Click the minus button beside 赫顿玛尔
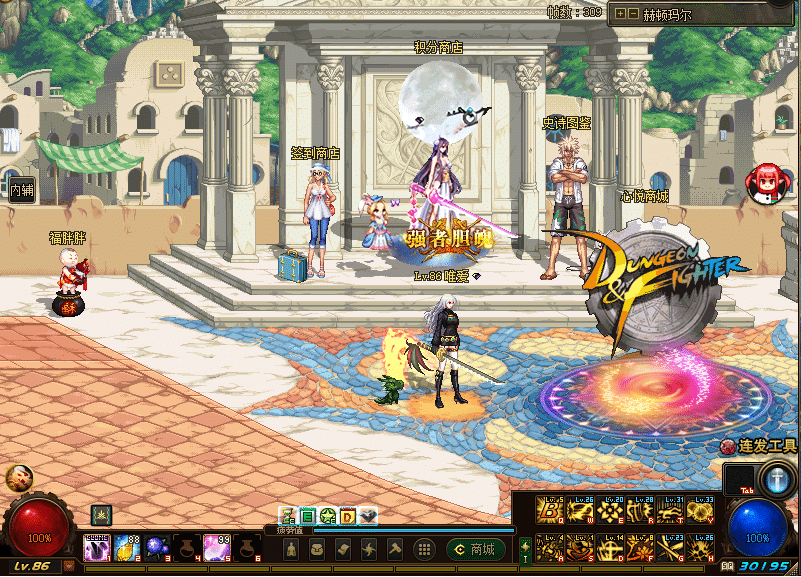Viewport: 801px width, 577px height. click(x=633, y=13)
